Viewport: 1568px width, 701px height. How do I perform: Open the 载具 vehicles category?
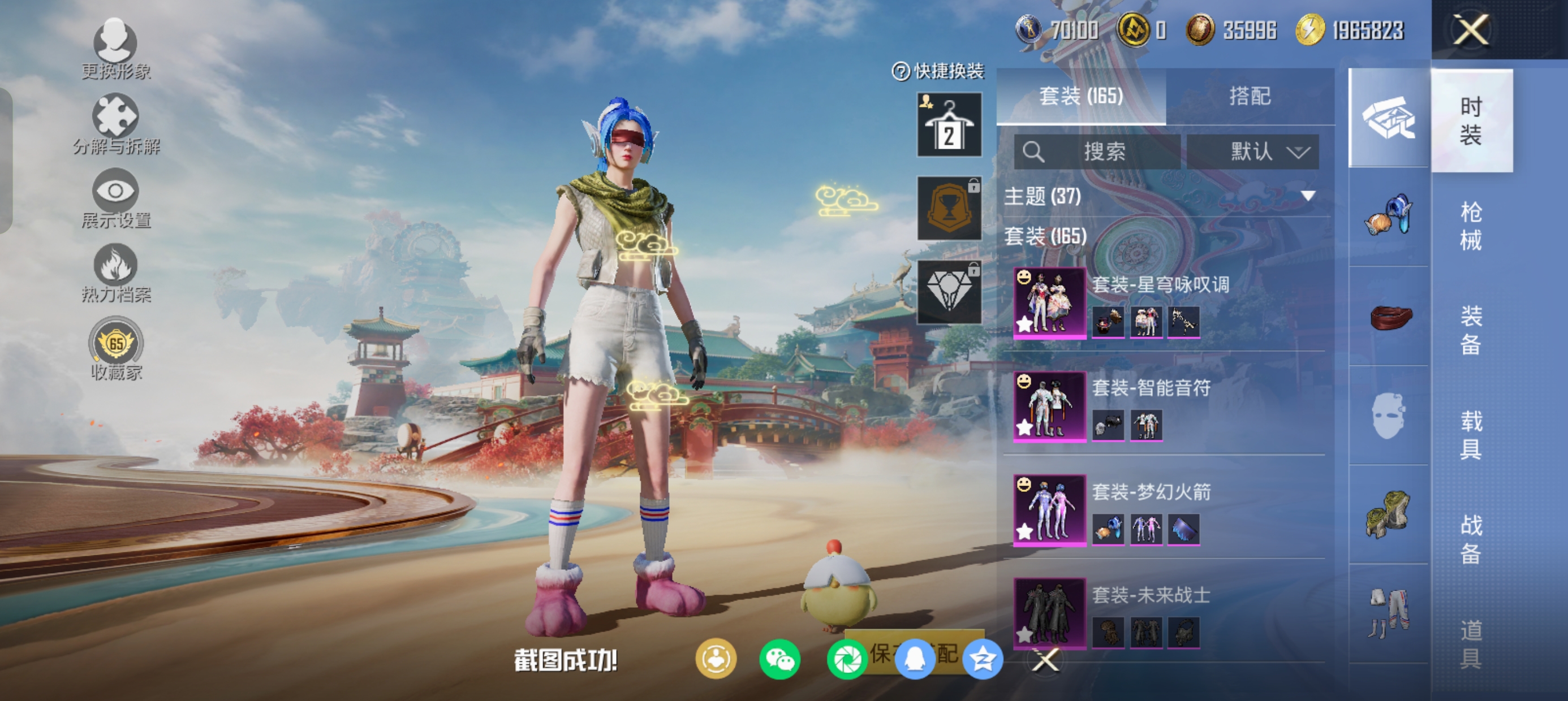click(x=1470, y=435)
